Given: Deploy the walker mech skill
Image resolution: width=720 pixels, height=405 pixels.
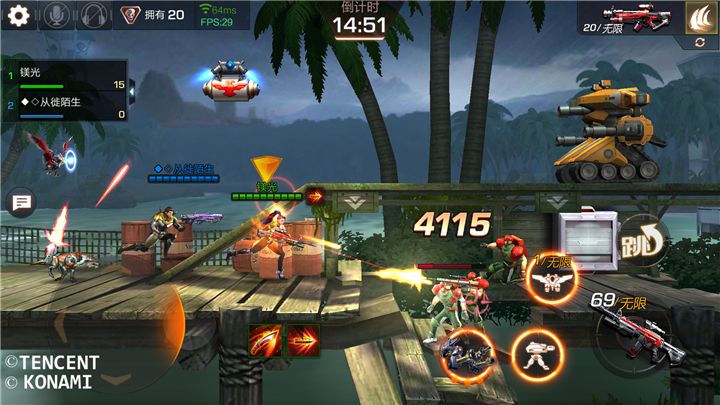Looking at the screenshot, I should 536,353.
